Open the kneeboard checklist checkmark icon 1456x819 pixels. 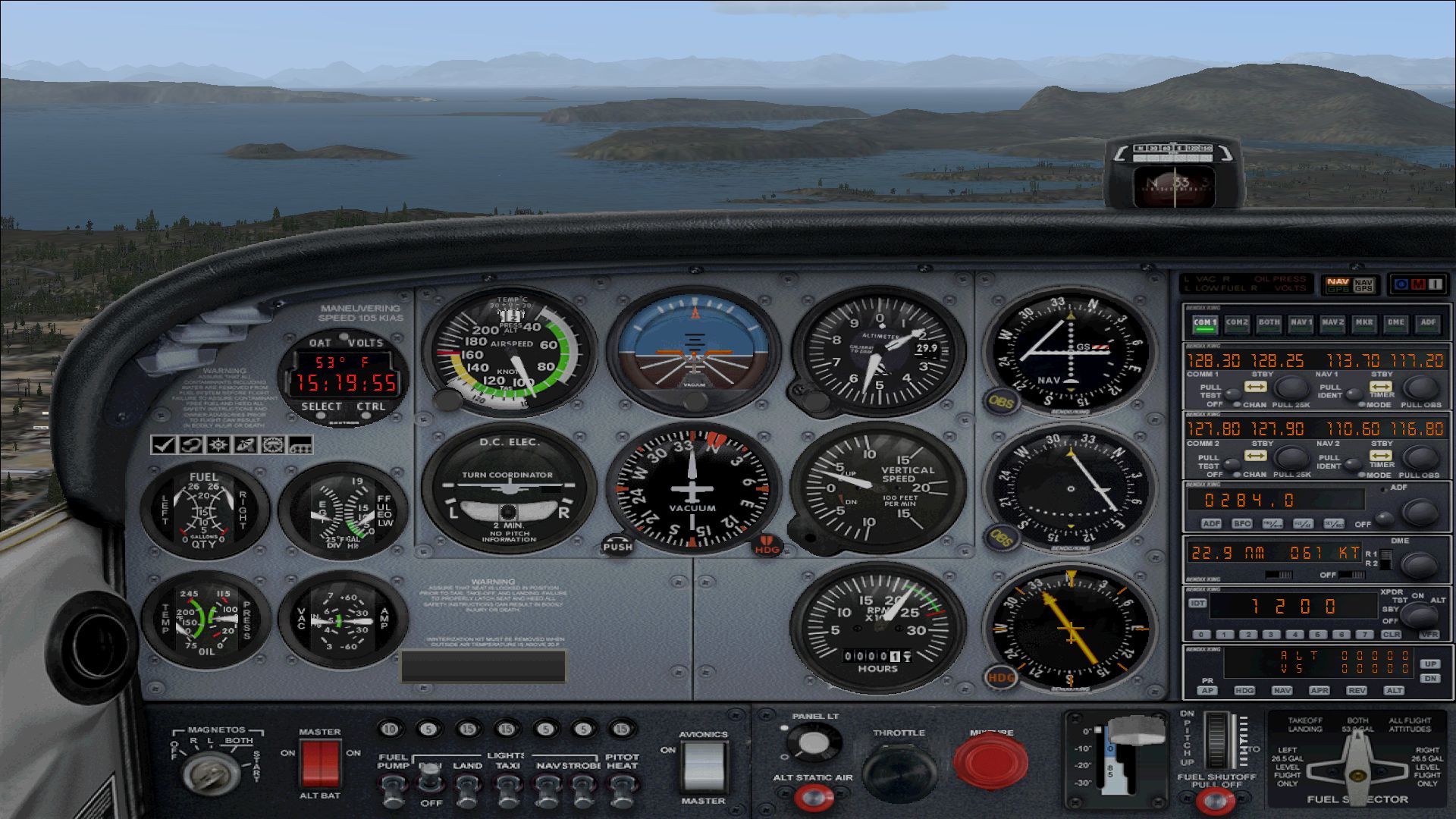point(163,444)
